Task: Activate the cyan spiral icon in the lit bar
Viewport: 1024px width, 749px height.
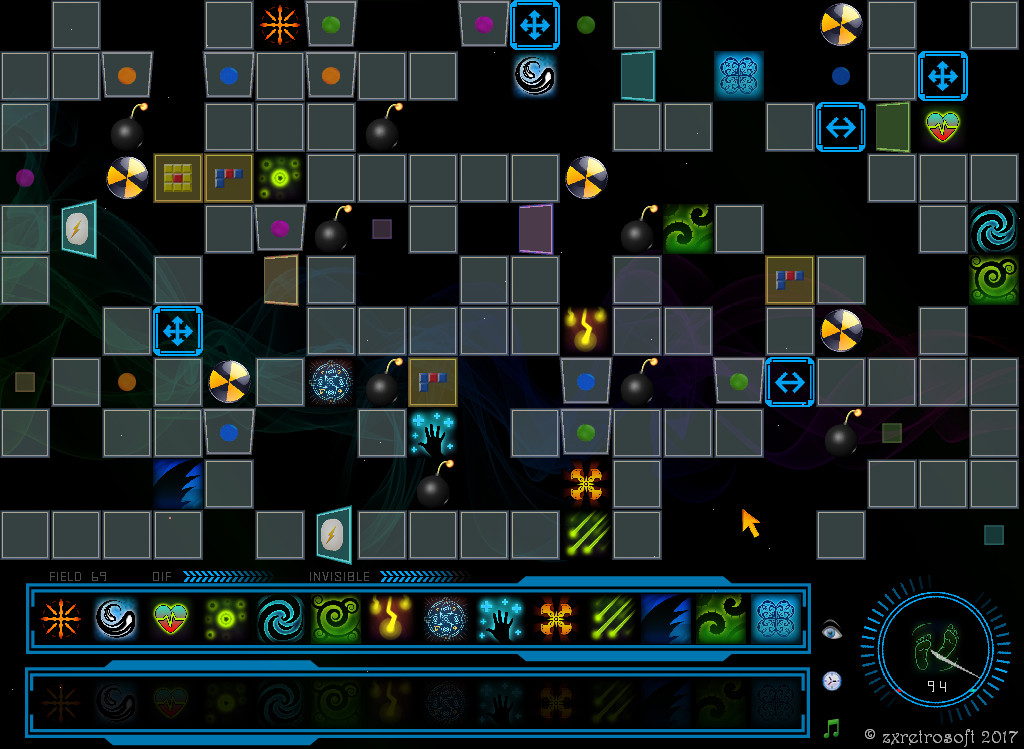Action: pyautogui.click(x=279, y=619)
